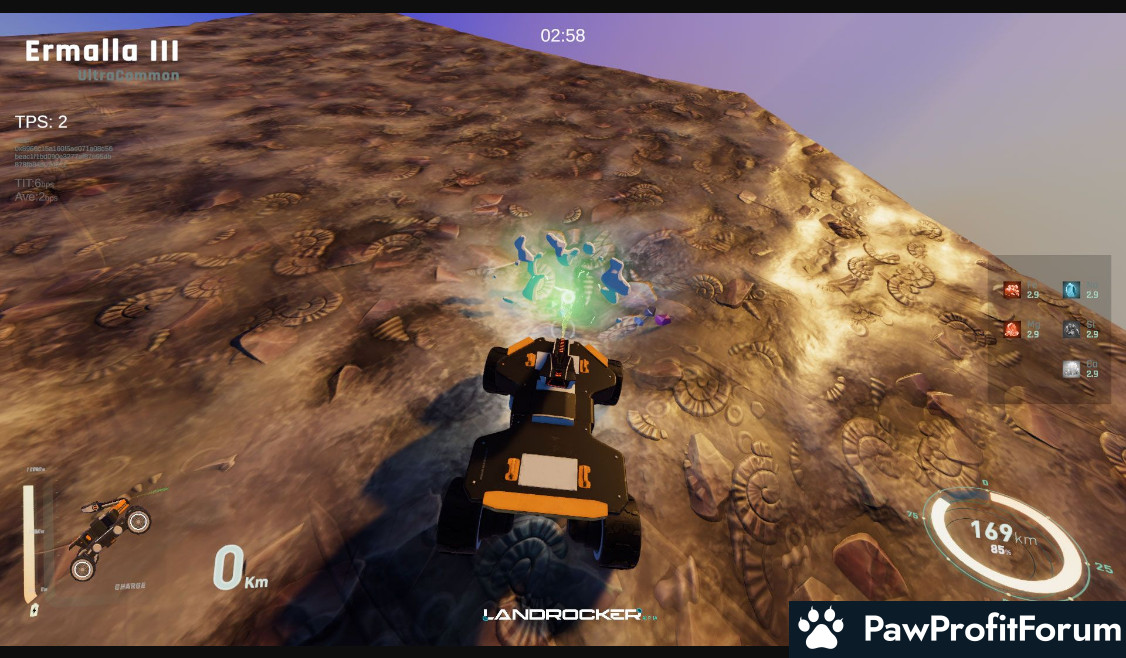Viewport: 1126px width, 658px height.
Task: Select the Mg red crystal resource icon
Action: pos(1012,329)
